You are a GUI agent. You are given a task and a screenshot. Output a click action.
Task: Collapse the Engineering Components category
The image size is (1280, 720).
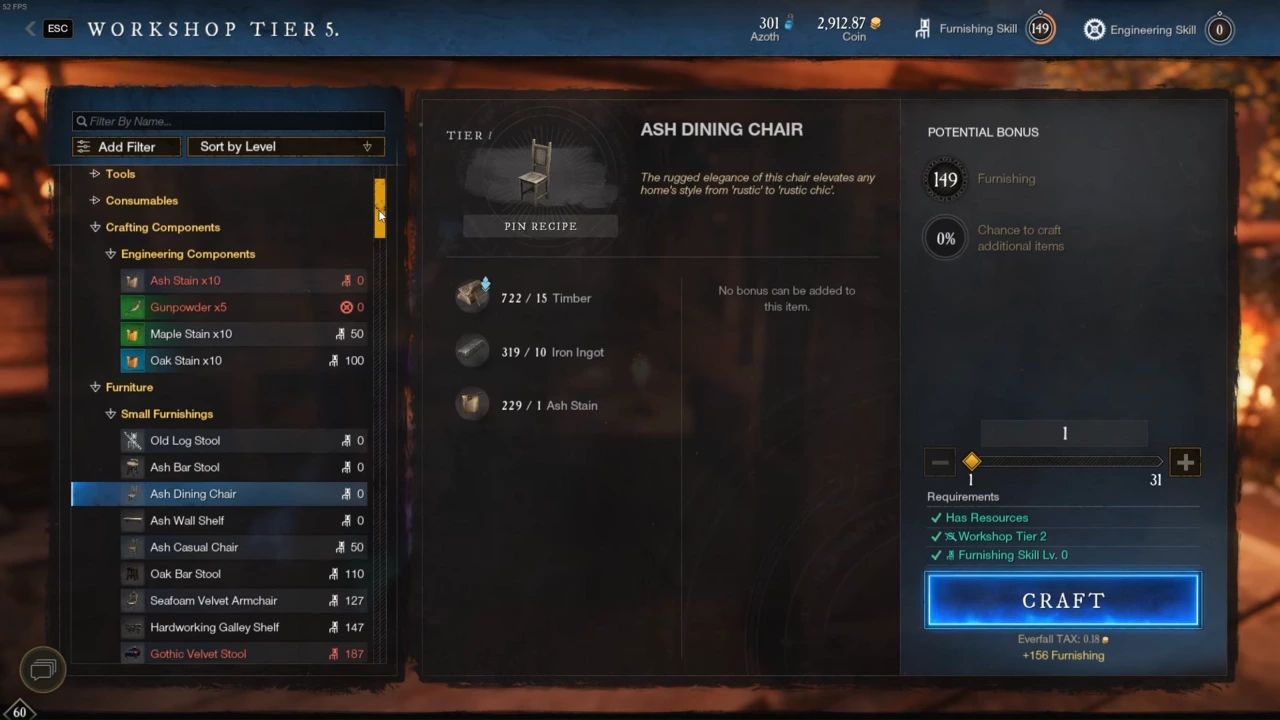110,254
